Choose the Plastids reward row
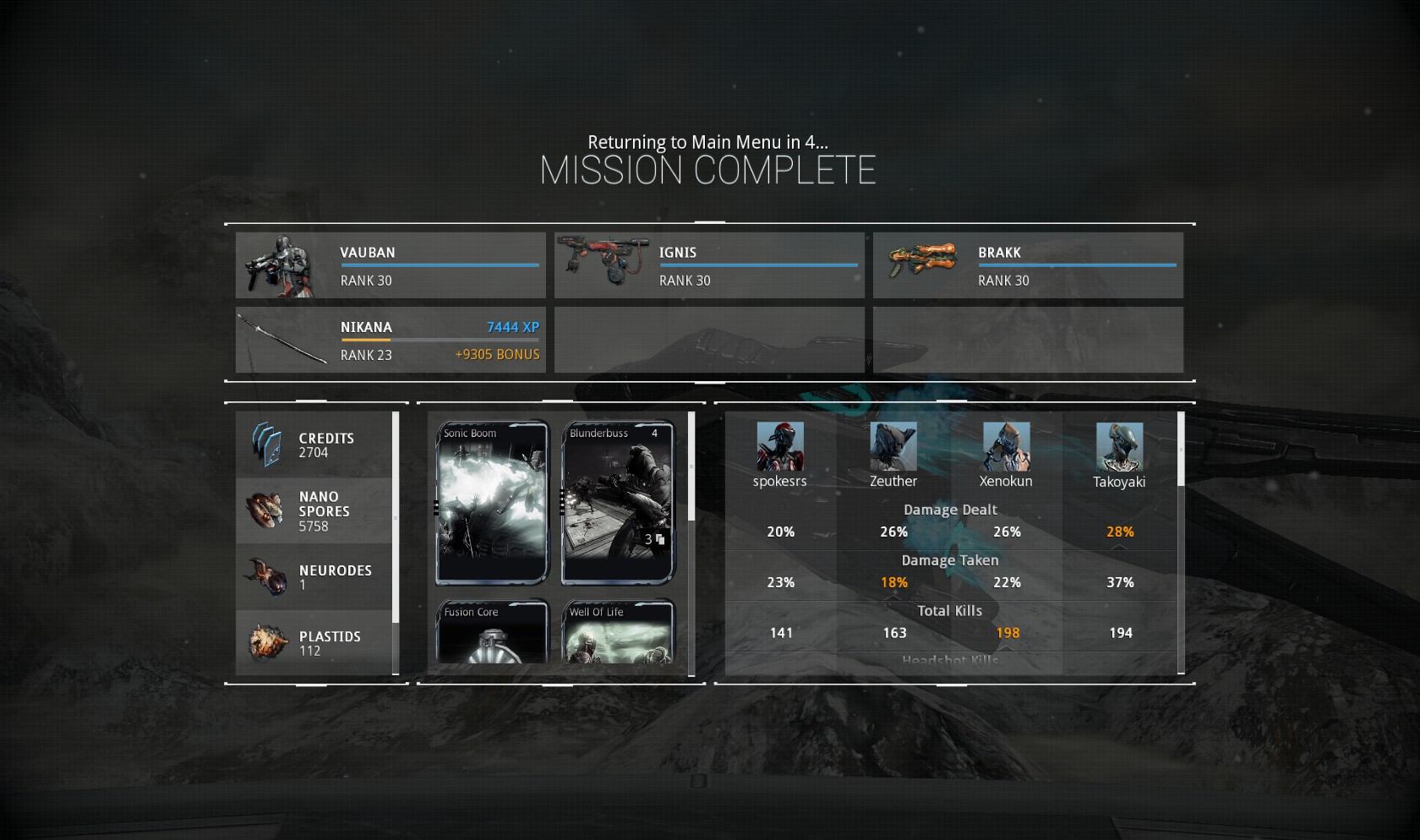The height and width of the screenshot is (840, 1420). [x=314, y=643]
